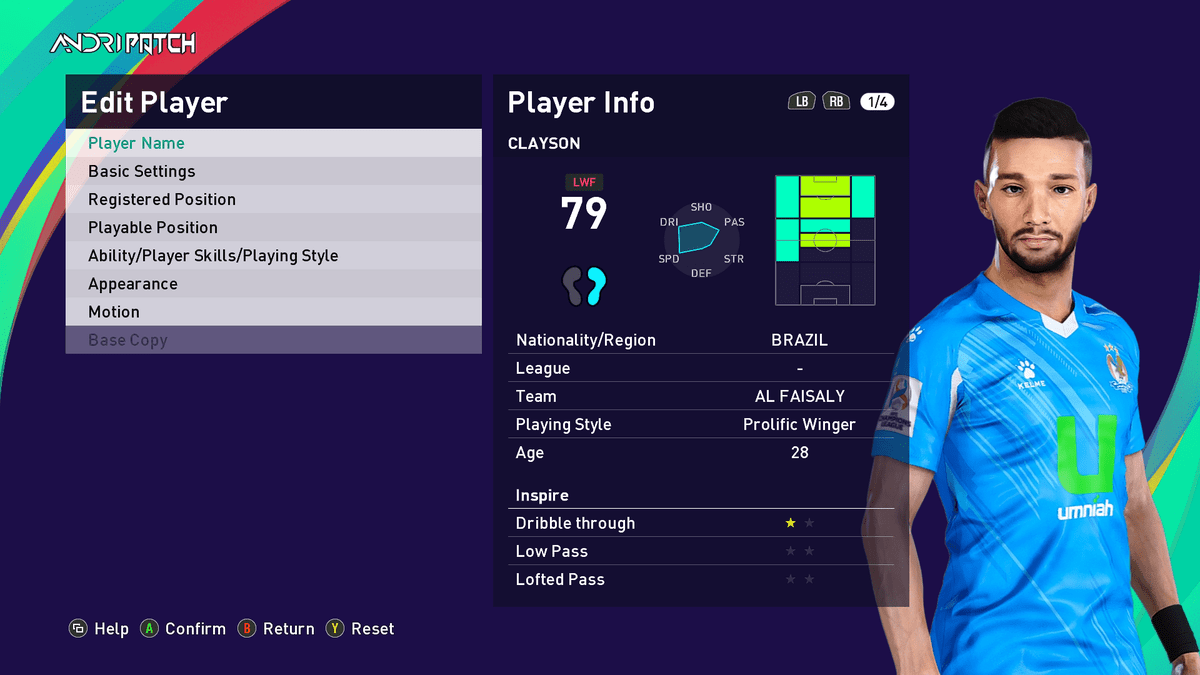
Task: Open the Playable Position entry
Action: point(273,227)
